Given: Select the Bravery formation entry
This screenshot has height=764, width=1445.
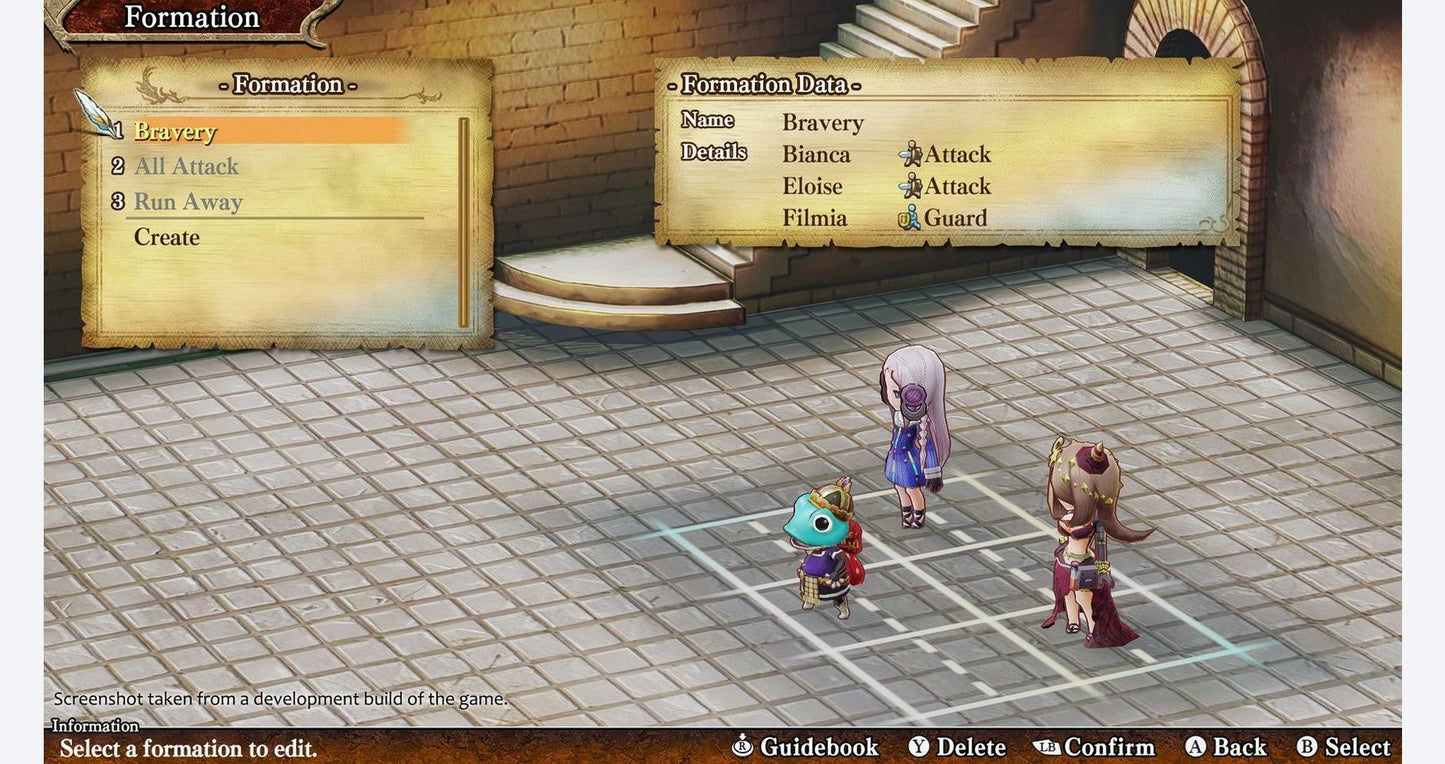Looking at the screenshot, I should coord(175,131).
